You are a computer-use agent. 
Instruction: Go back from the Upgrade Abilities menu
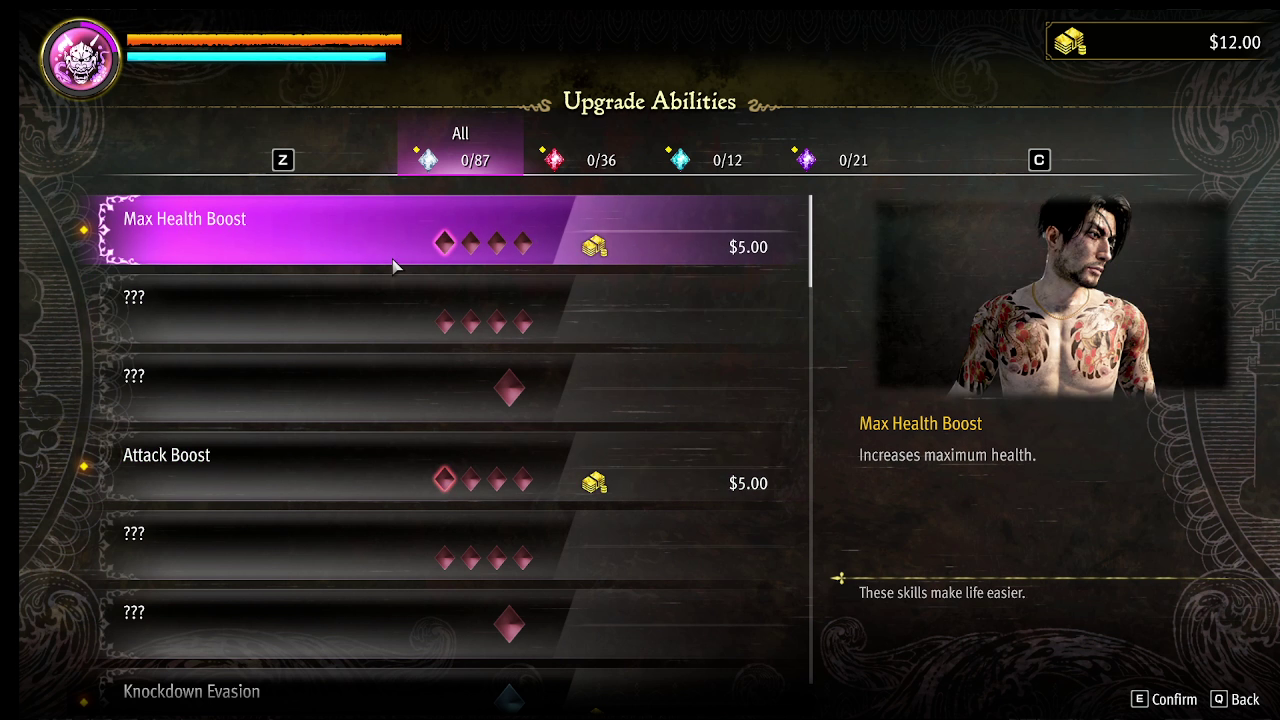(x=1234, y=699)
